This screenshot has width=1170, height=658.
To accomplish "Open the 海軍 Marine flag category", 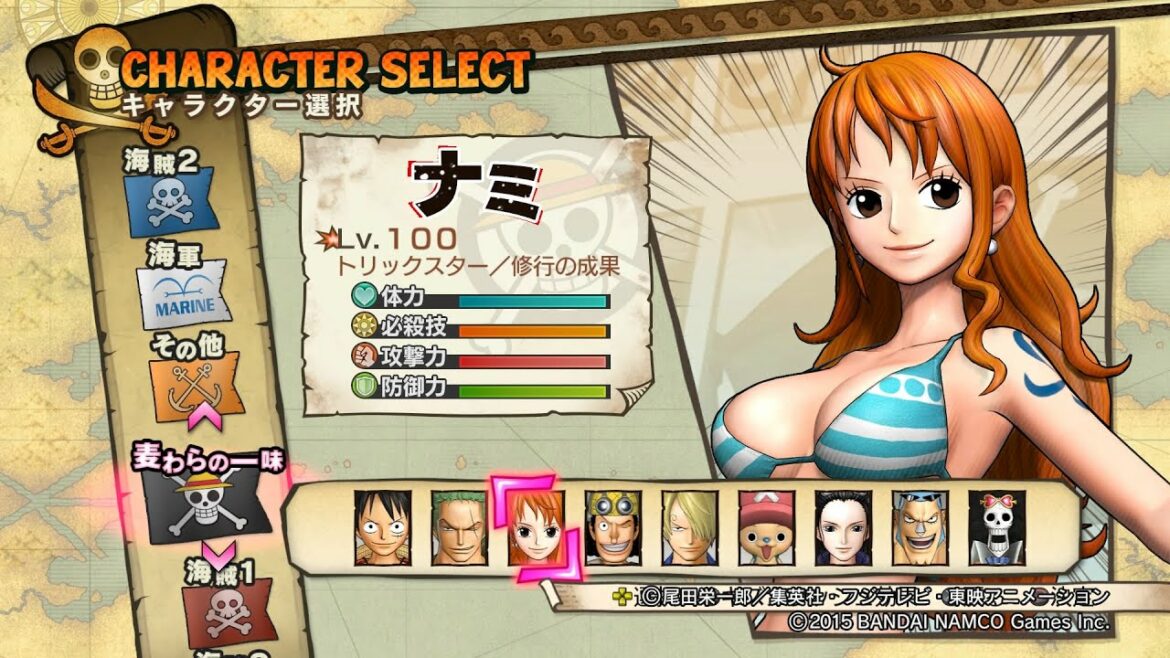I will (188, 297).
